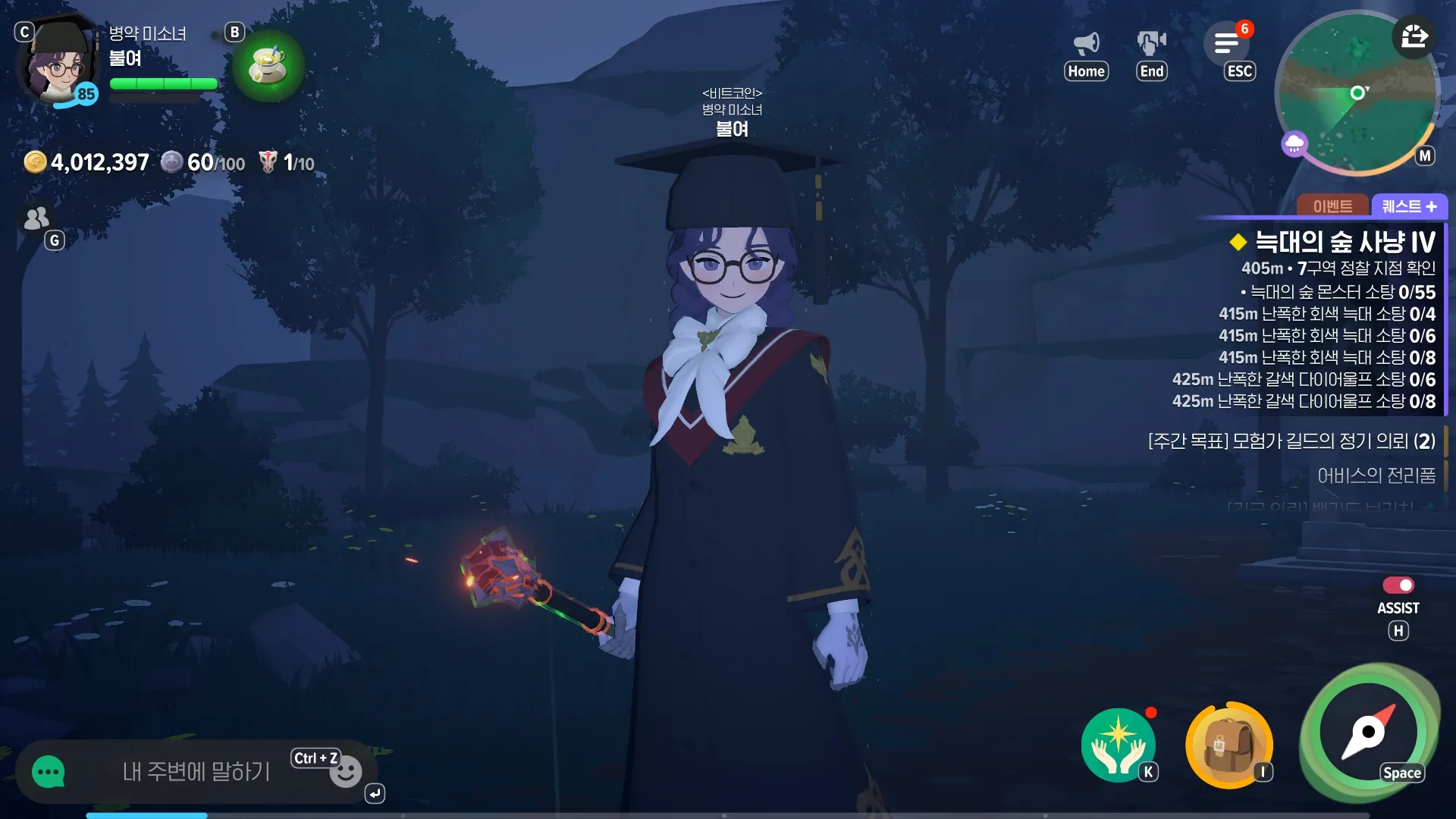Viewport: 1456px width, 819px height.
Task: Select the 어비스의 전리품 quest entry
Action: (x=1376, y=475)
